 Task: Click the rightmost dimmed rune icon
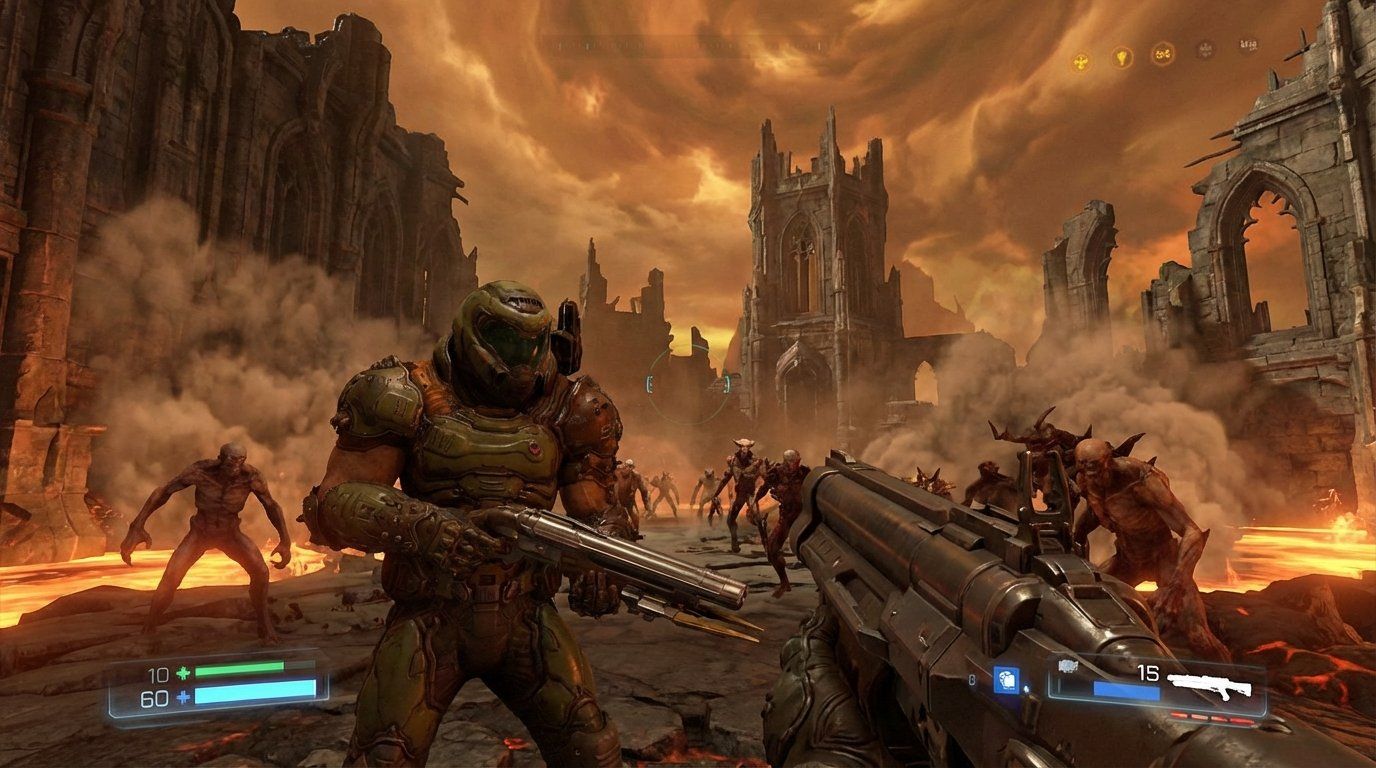(1249, 45)
